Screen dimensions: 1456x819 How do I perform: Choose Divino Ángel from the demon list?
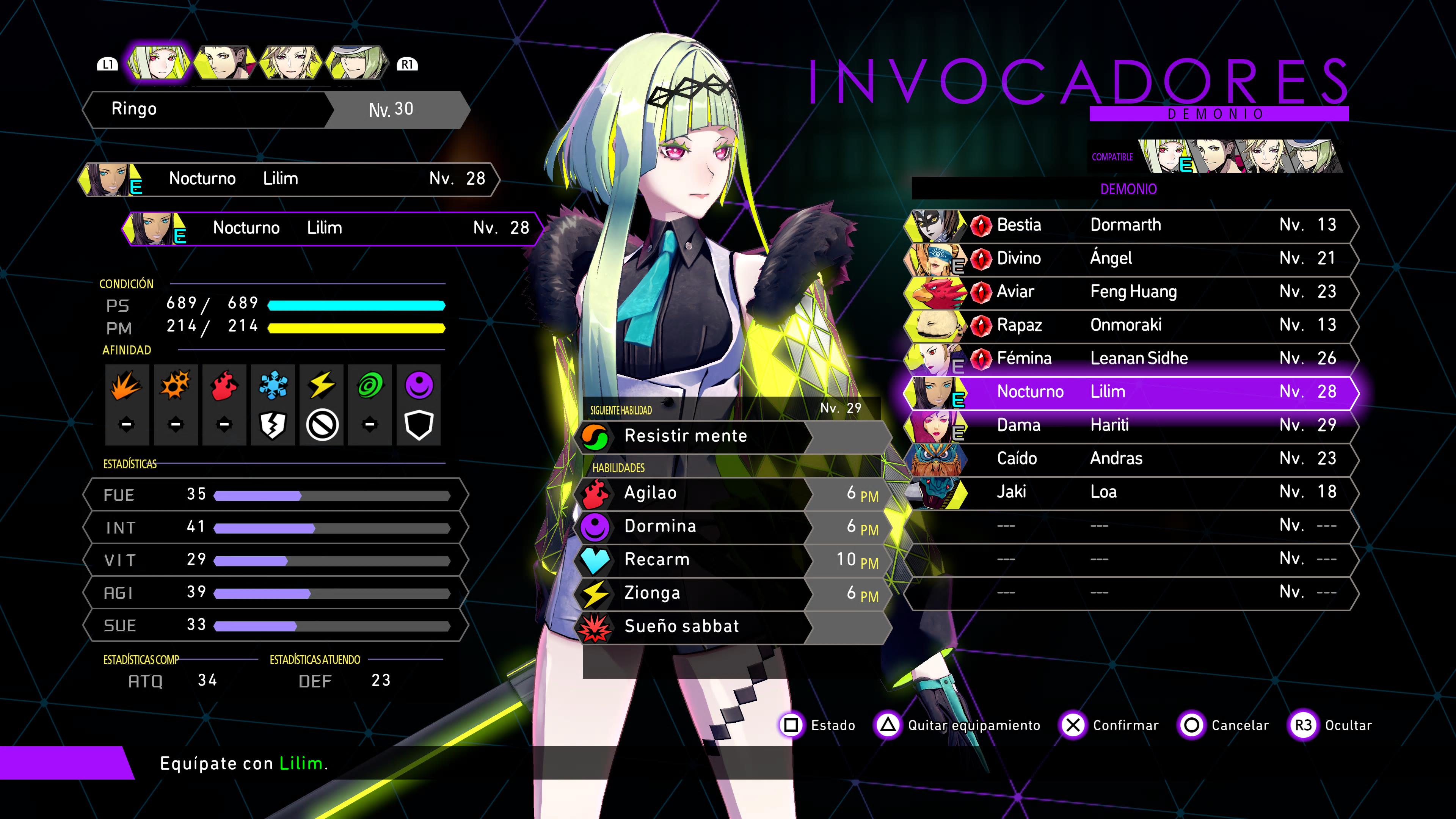click(1130, 258)
